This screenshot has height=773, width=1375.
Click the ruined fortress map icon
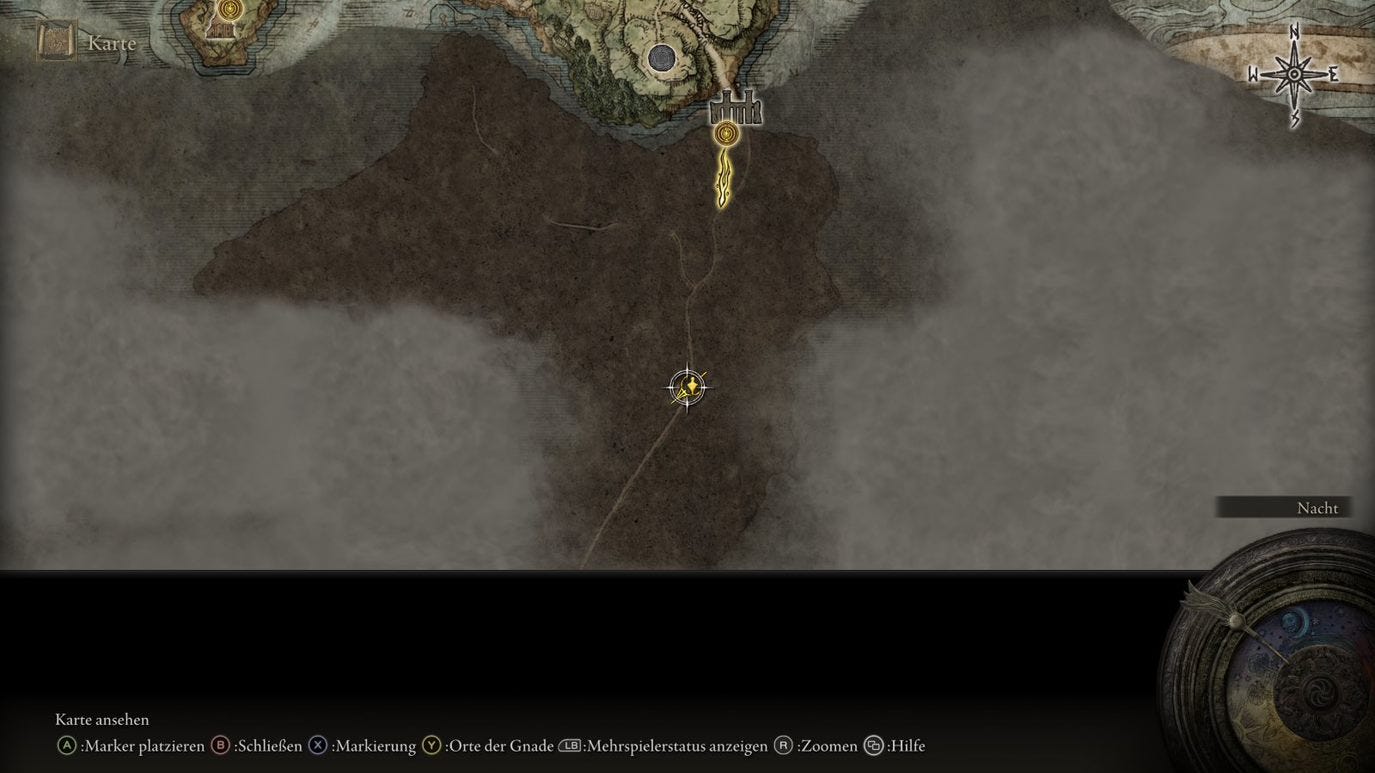coord(736,108)
